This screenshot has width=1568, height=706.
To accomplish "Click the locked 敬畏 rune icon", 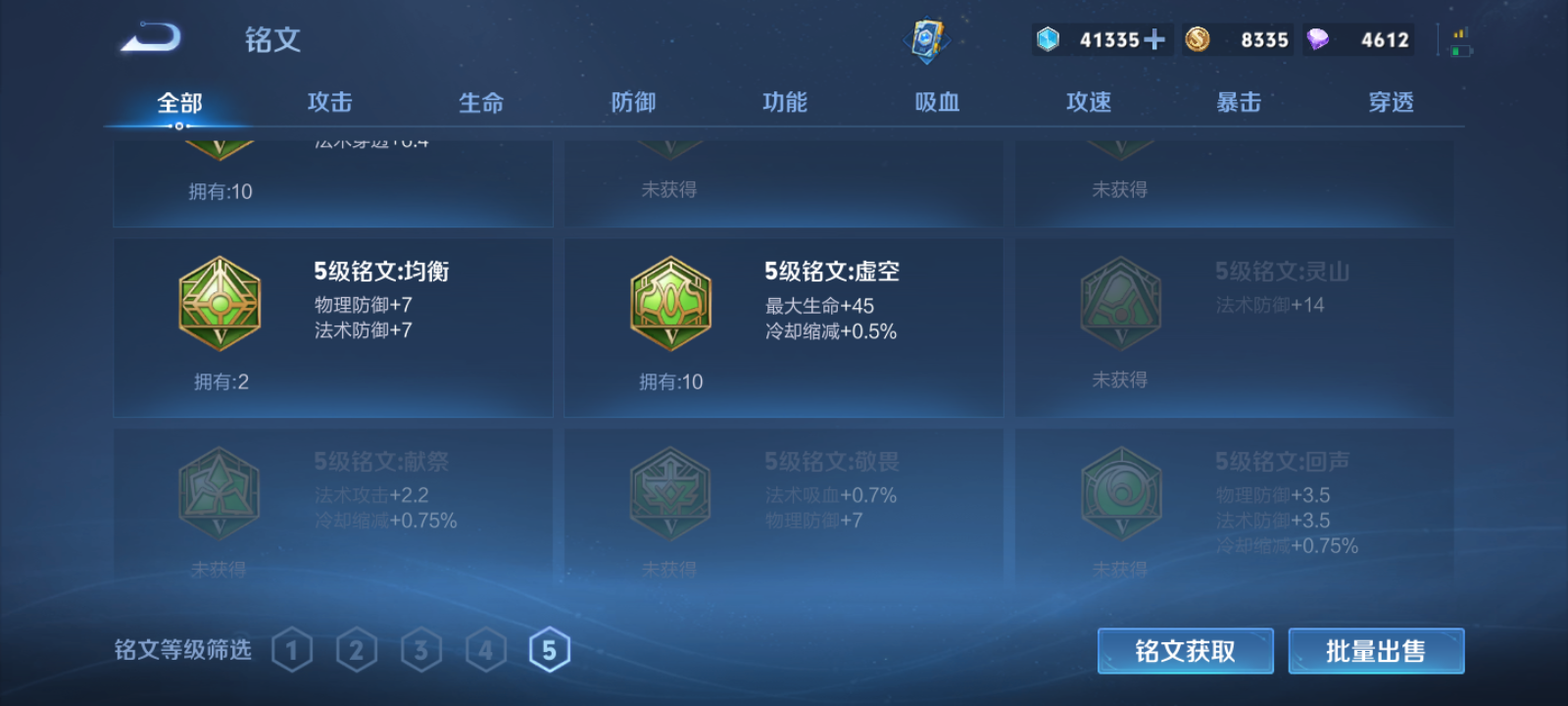I will [669, 492].
